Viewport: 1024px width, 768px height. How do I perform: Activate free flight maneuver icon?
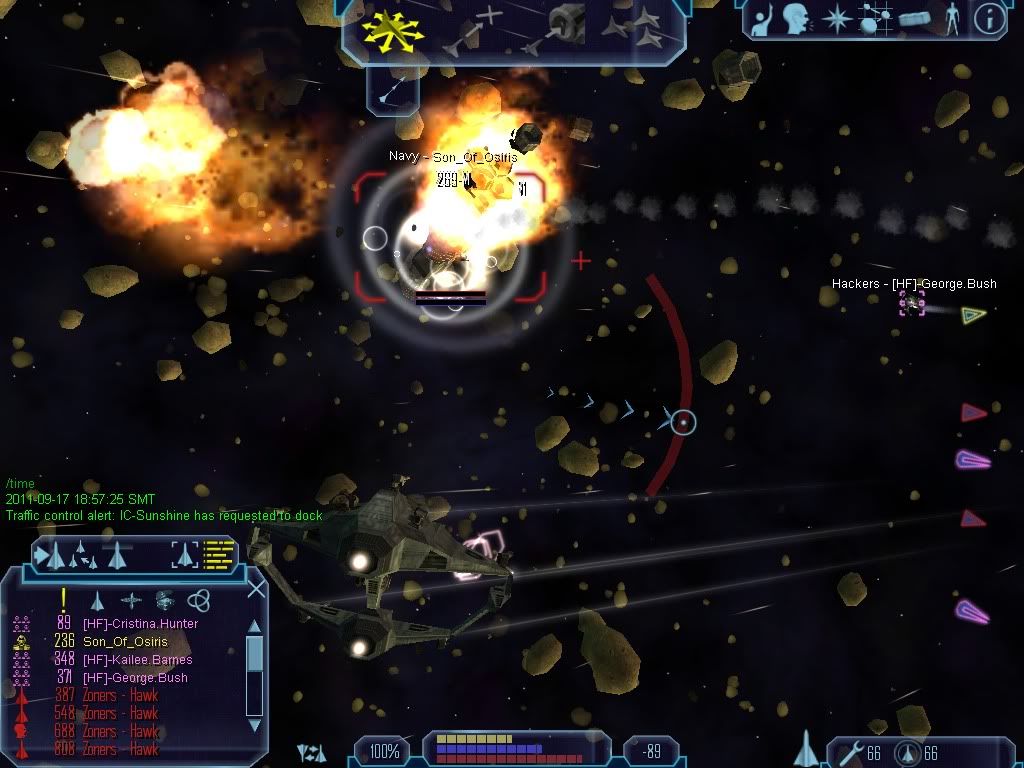click(392, 28)
